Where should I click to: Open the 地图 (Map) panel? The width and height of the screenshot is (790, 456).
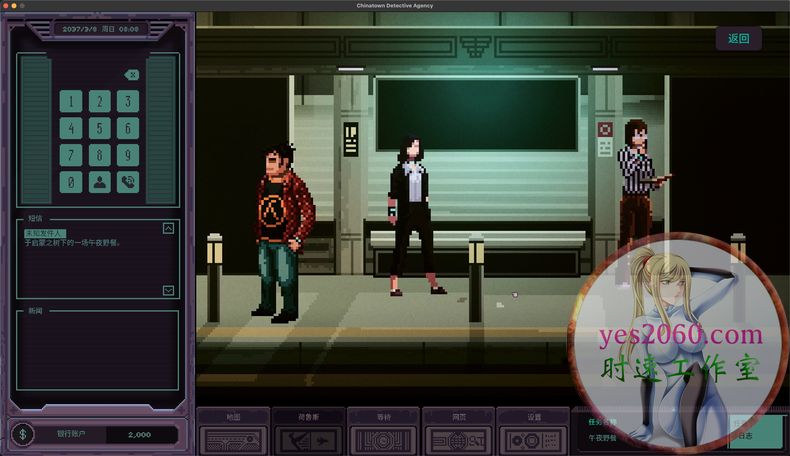click(234, 432)
